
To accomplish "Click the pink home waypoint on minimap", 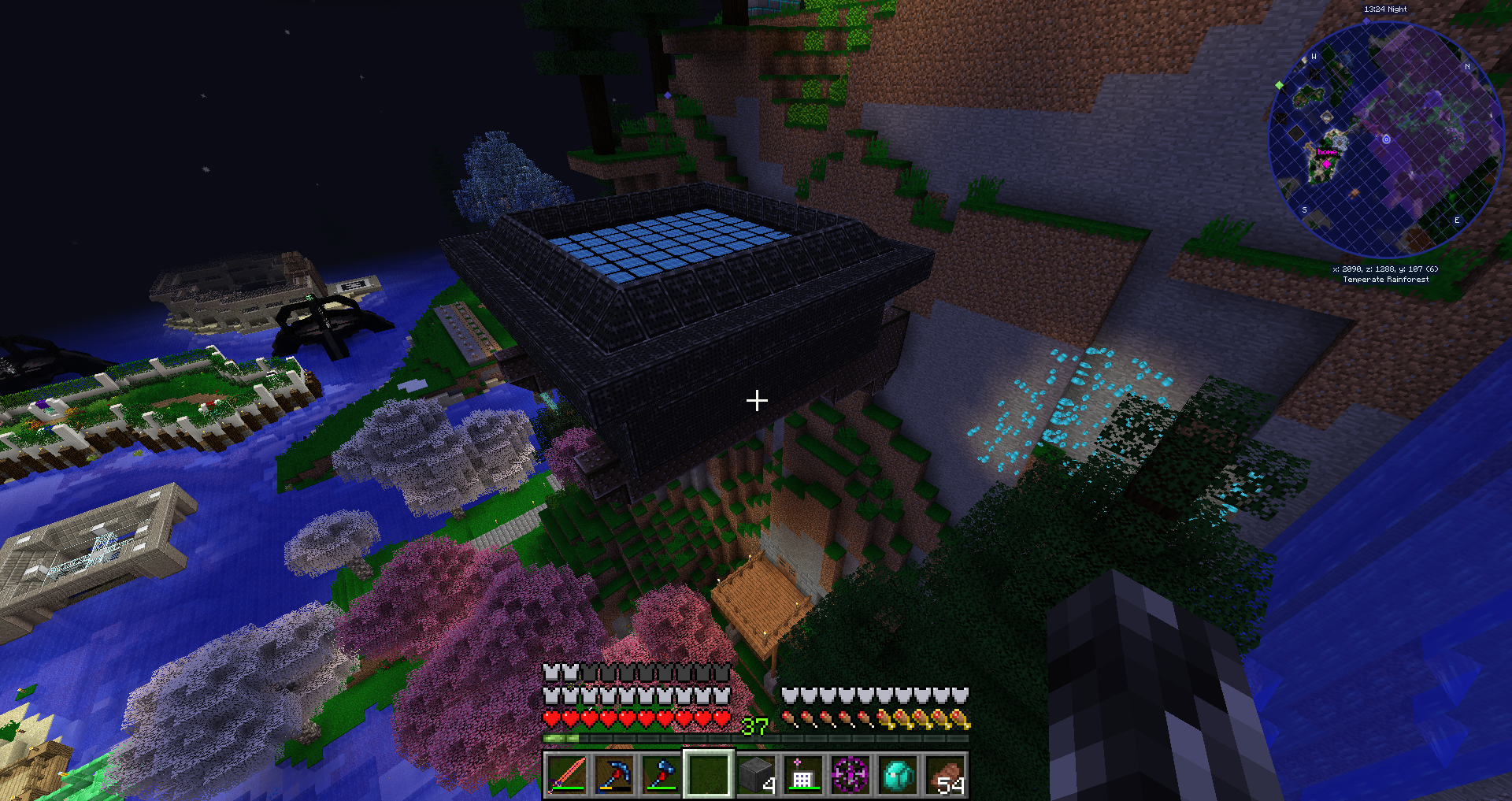I will [1326, 164].
